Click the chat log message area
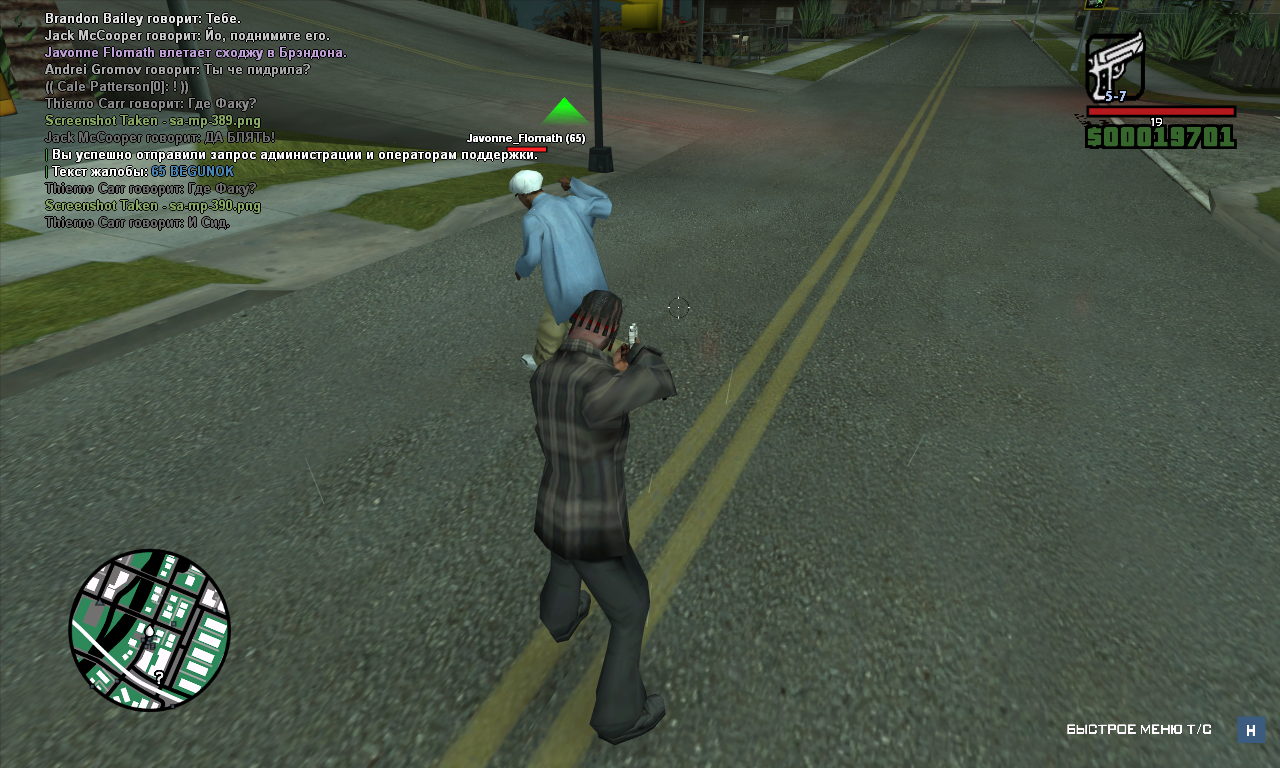Viewport: 1280px width, 768px height. click(x=200, y=120)
